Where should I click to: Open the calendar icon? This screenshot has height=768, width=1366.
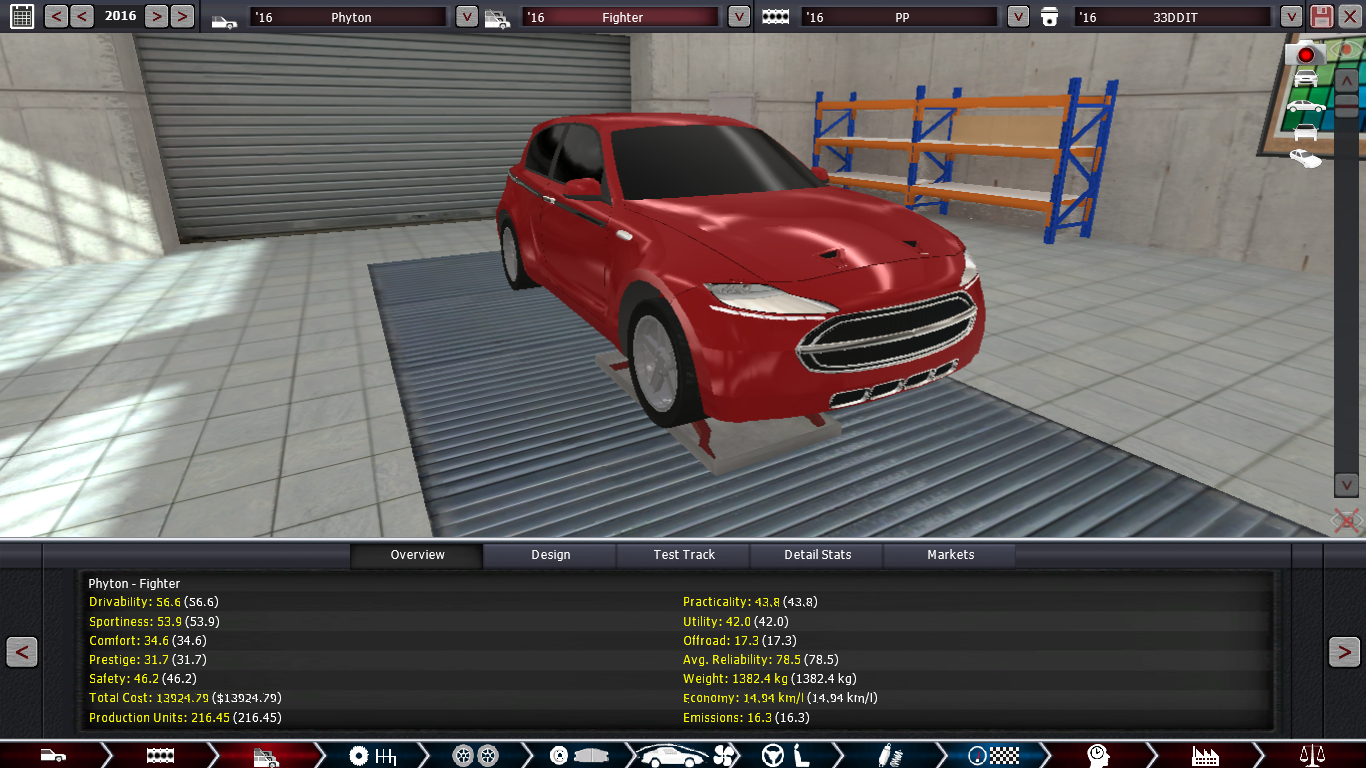[21, 16]
